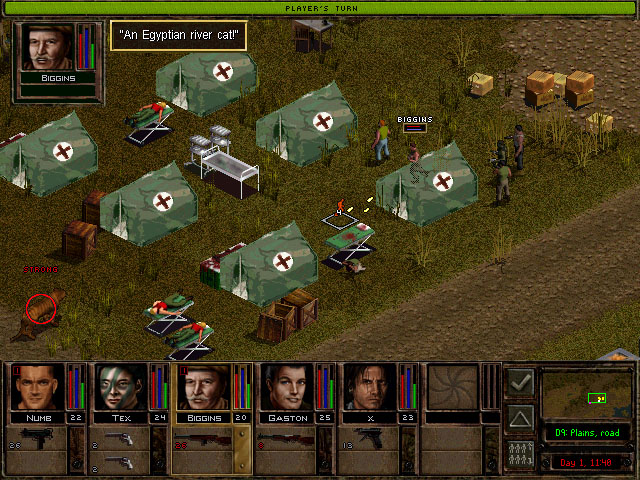Open the sector minimap

[x=588, y=395]
